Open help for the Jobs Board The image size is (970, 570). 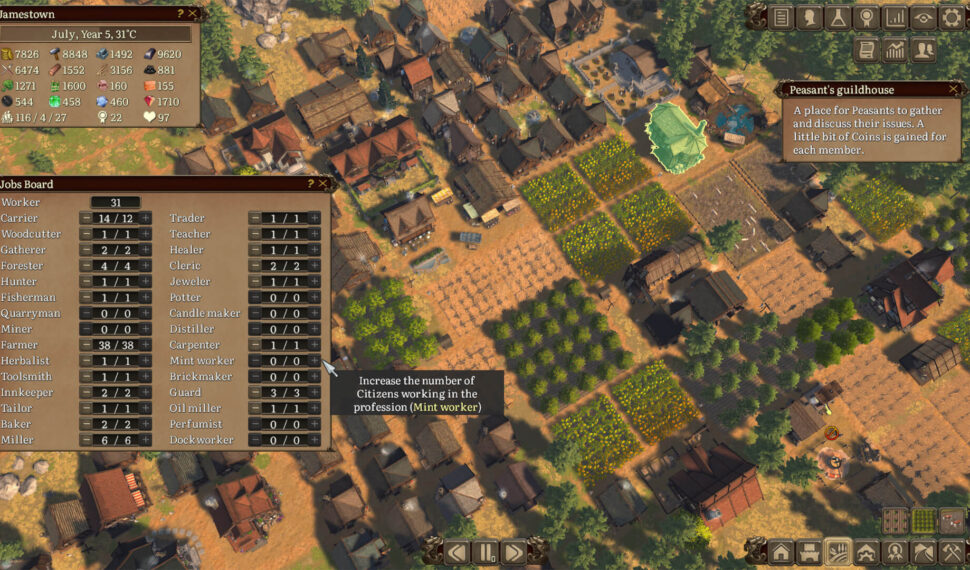click(310, 184)
